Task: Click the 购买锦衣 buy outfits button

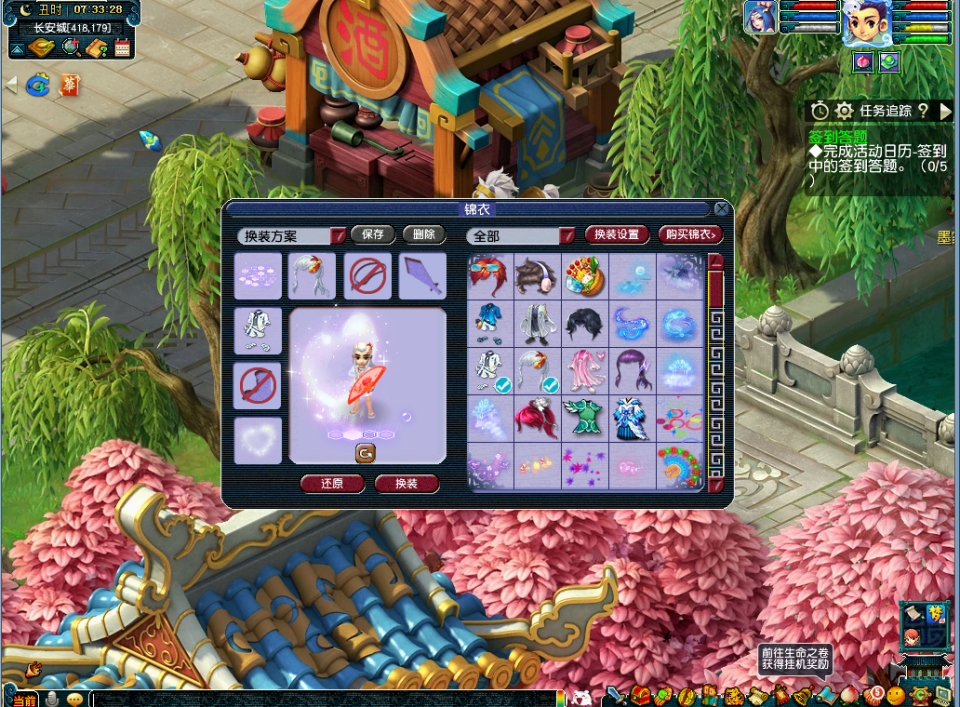Action: click(x=690, y=235)
